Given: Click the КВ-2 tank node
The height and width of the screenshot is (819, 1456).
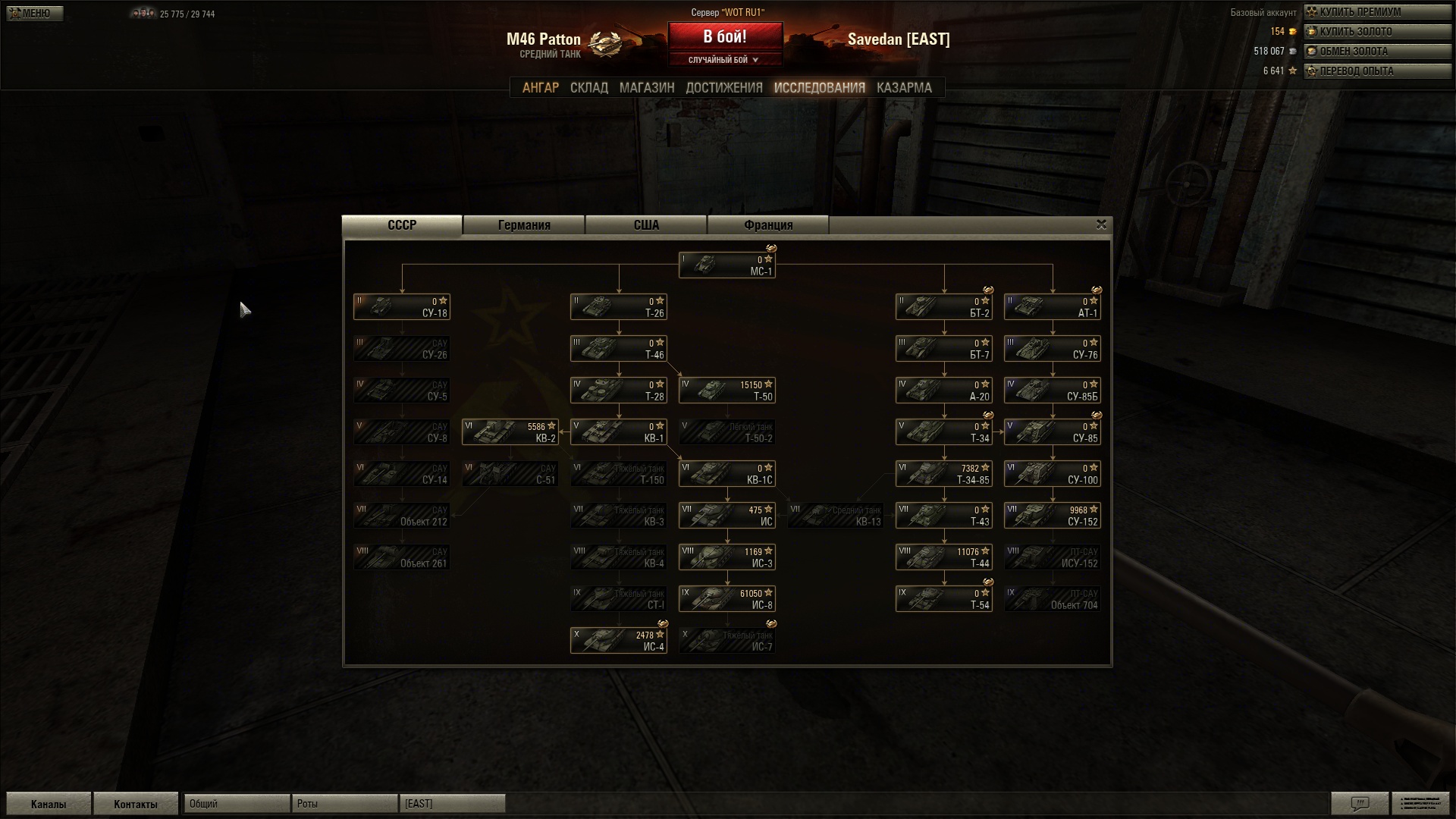Looking at the screenshot, I should tap(510, 432).
